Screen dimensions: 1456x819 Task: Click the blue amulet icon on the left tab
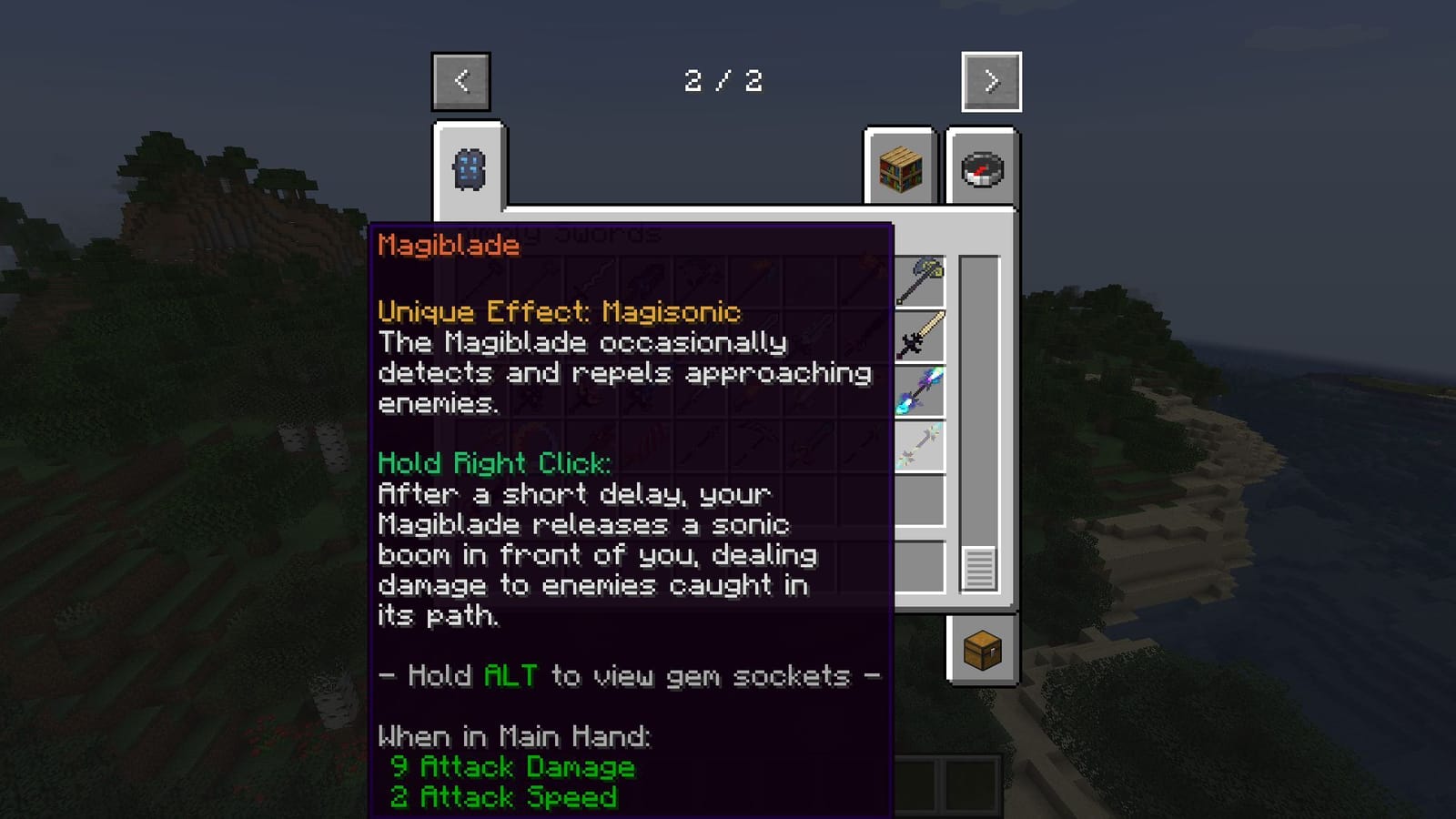tap(470, 169)
